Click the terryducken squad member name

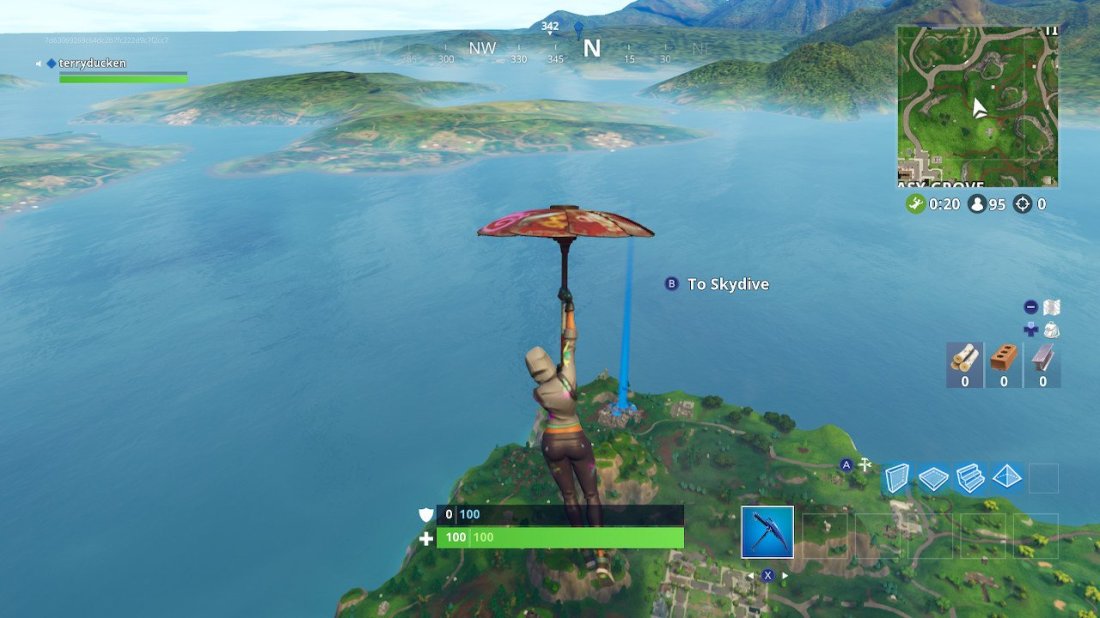tap(92, 63)
